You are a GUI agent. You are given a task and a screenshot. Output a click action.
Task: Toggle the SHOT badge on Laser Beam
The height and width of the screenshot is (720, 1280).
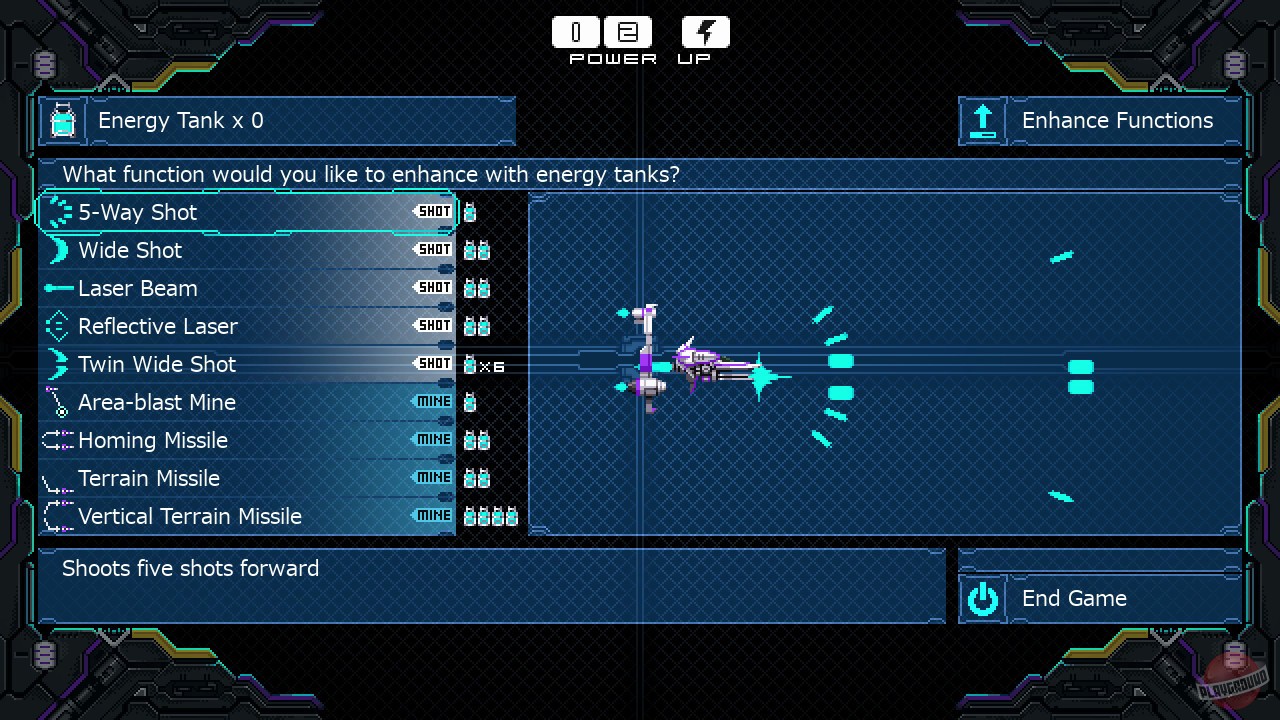point(433,287)
